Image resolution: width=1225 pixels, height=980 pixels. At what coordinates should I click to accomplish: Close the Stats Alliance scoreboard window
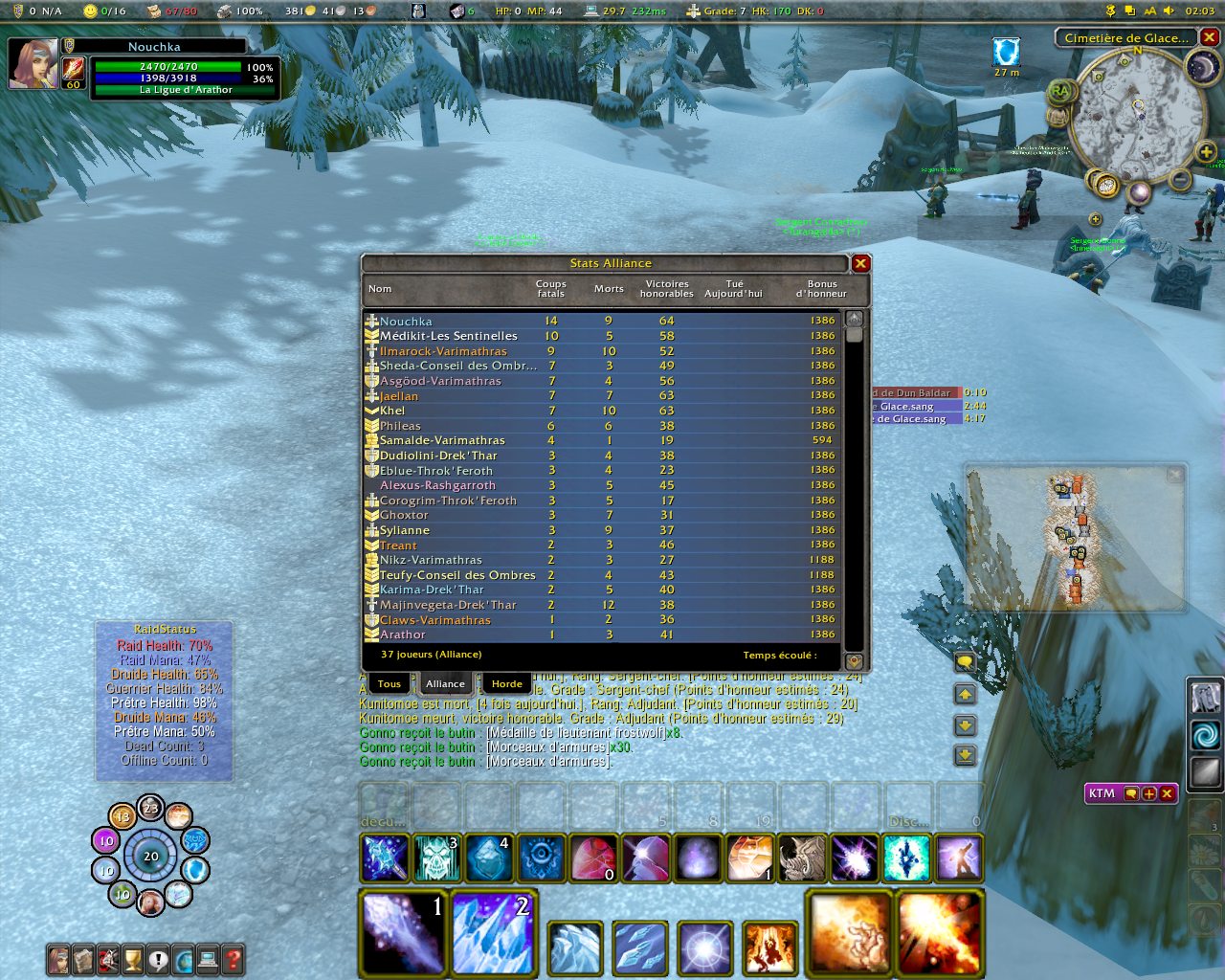pos(860,263)
